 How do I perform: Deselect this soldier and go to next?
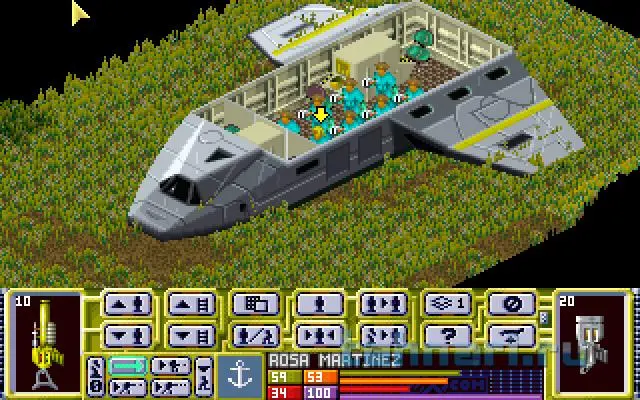pos(381,333)
